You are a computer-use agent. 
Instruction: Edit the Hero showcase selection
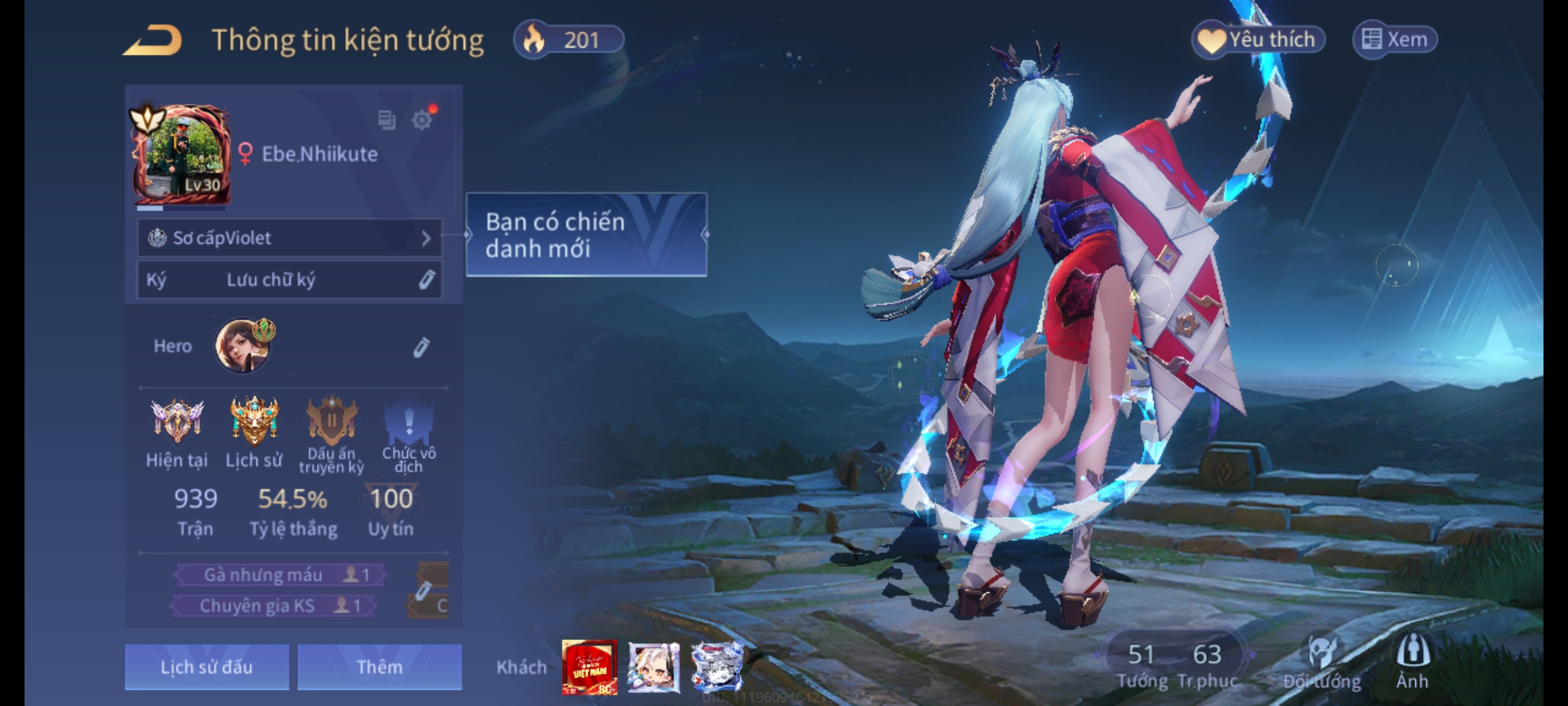point(421,347)
